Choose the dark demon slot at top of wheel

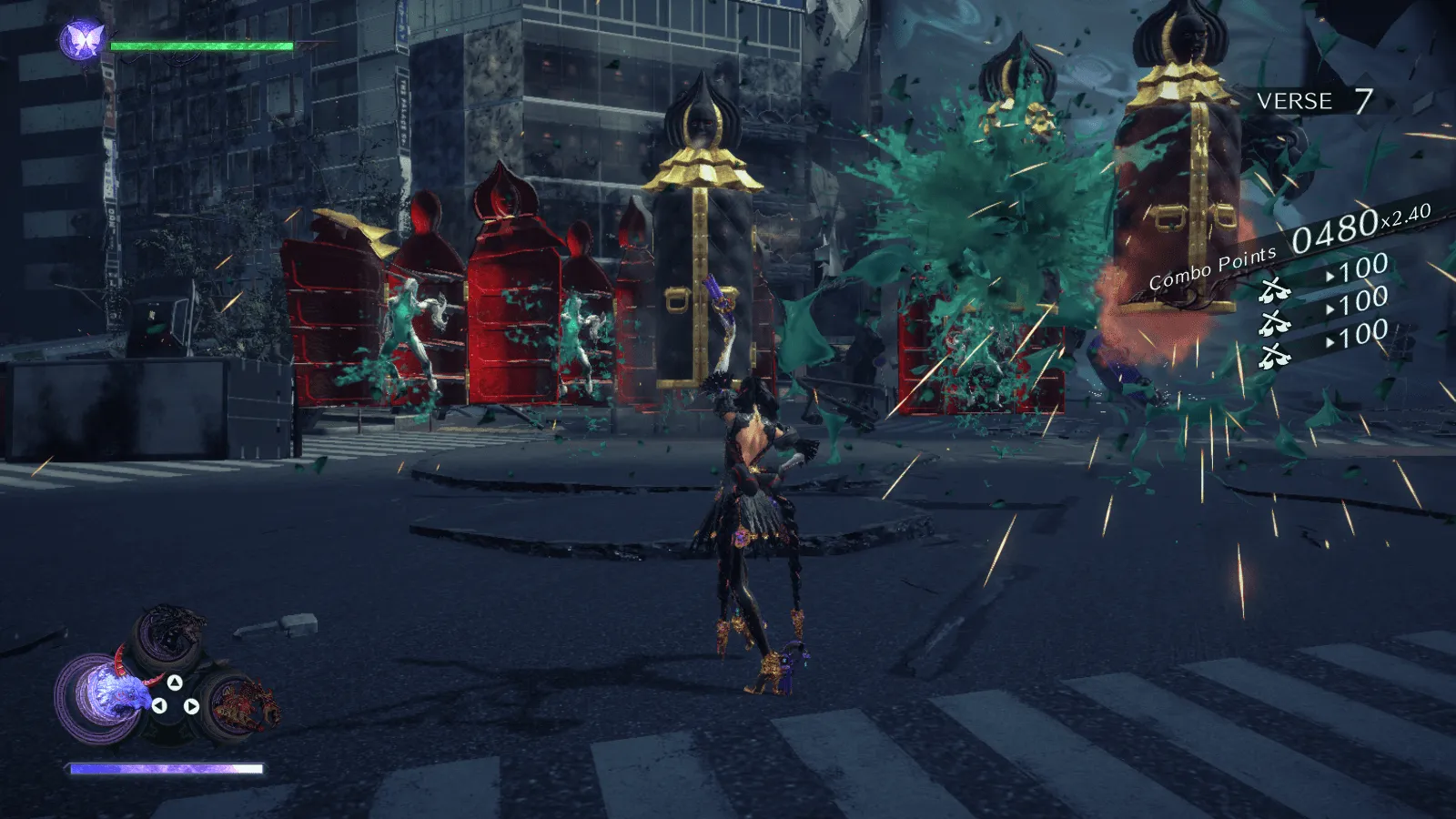(172, 634)
